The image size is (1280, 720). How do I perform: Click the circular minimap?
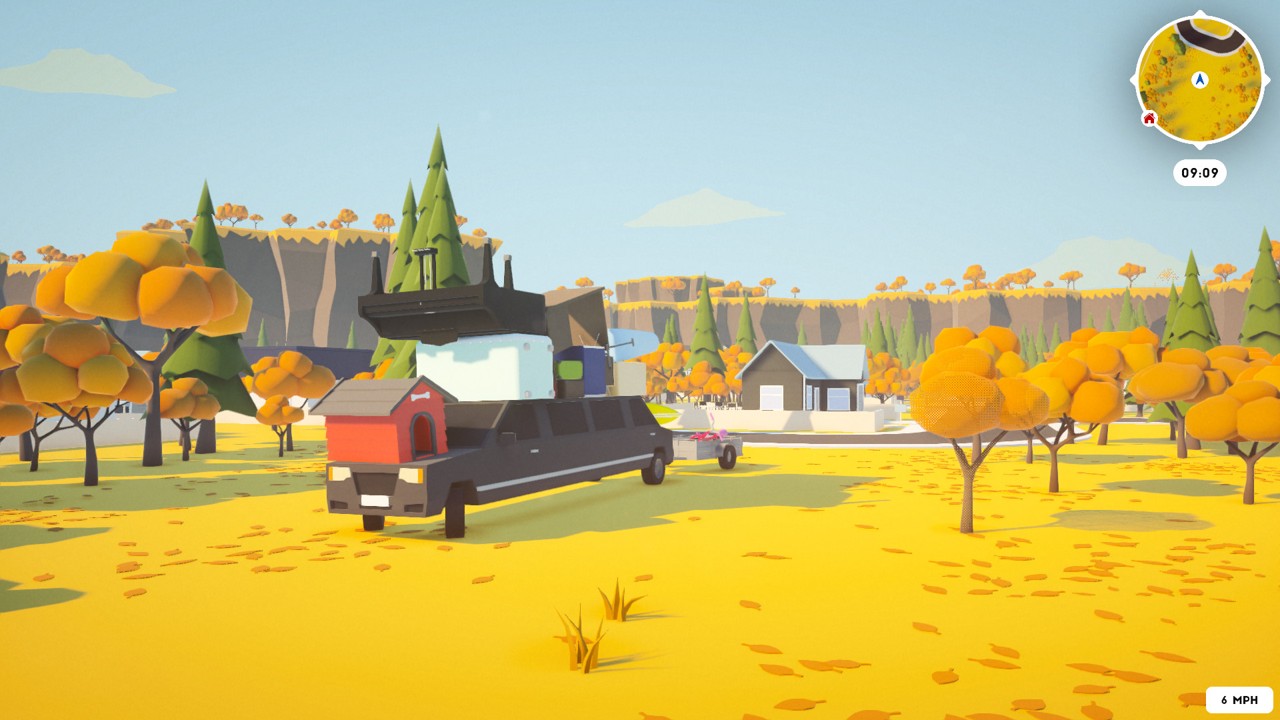point(1200,80)
